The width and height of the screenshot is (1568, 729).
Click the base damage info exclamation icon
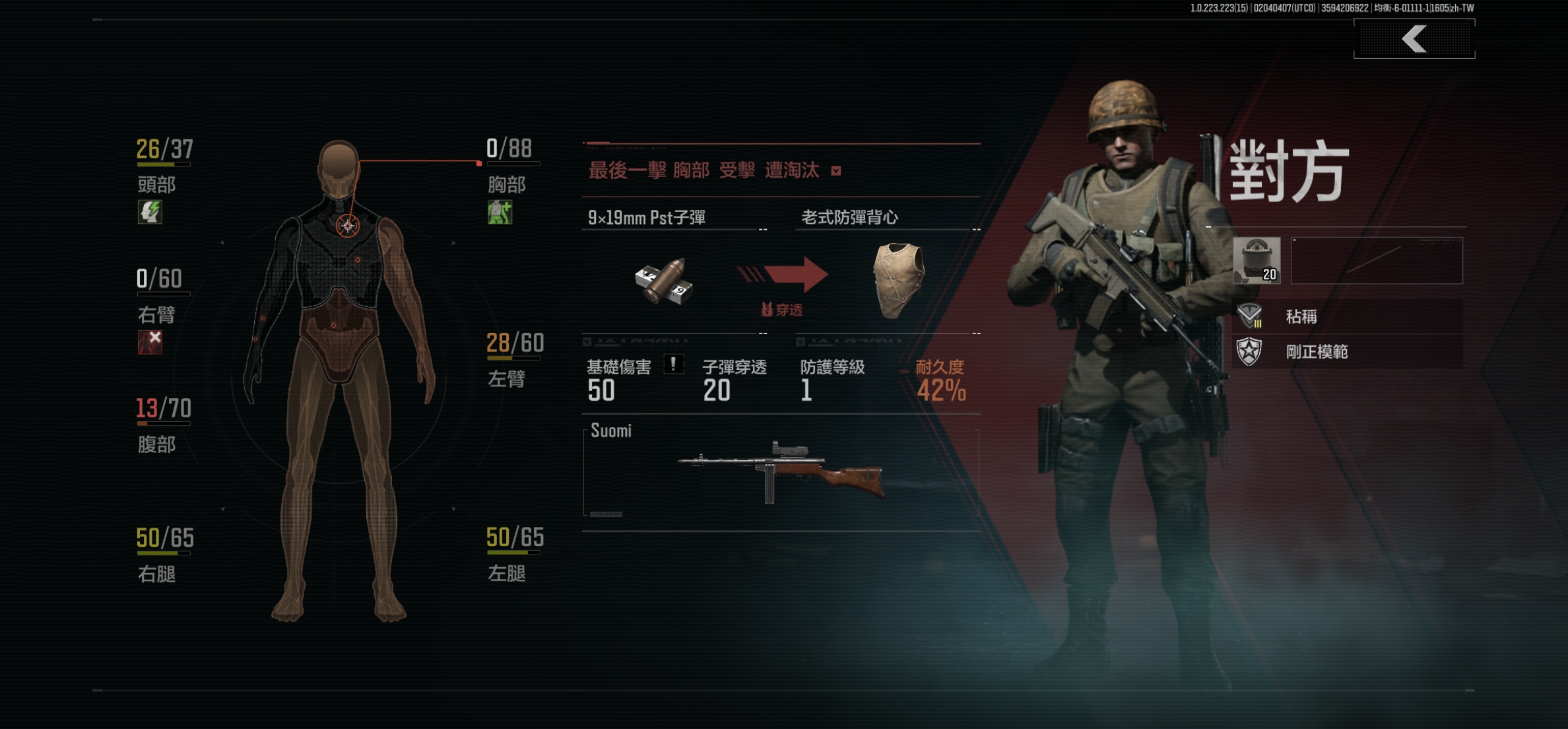click(673, 364)
